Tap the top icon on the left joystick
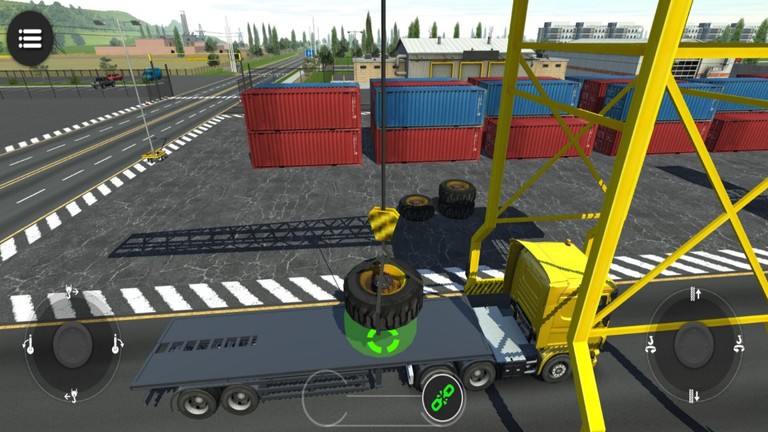Image resolution: width=768 pixels, height=432 pixels. pos(72,293)
